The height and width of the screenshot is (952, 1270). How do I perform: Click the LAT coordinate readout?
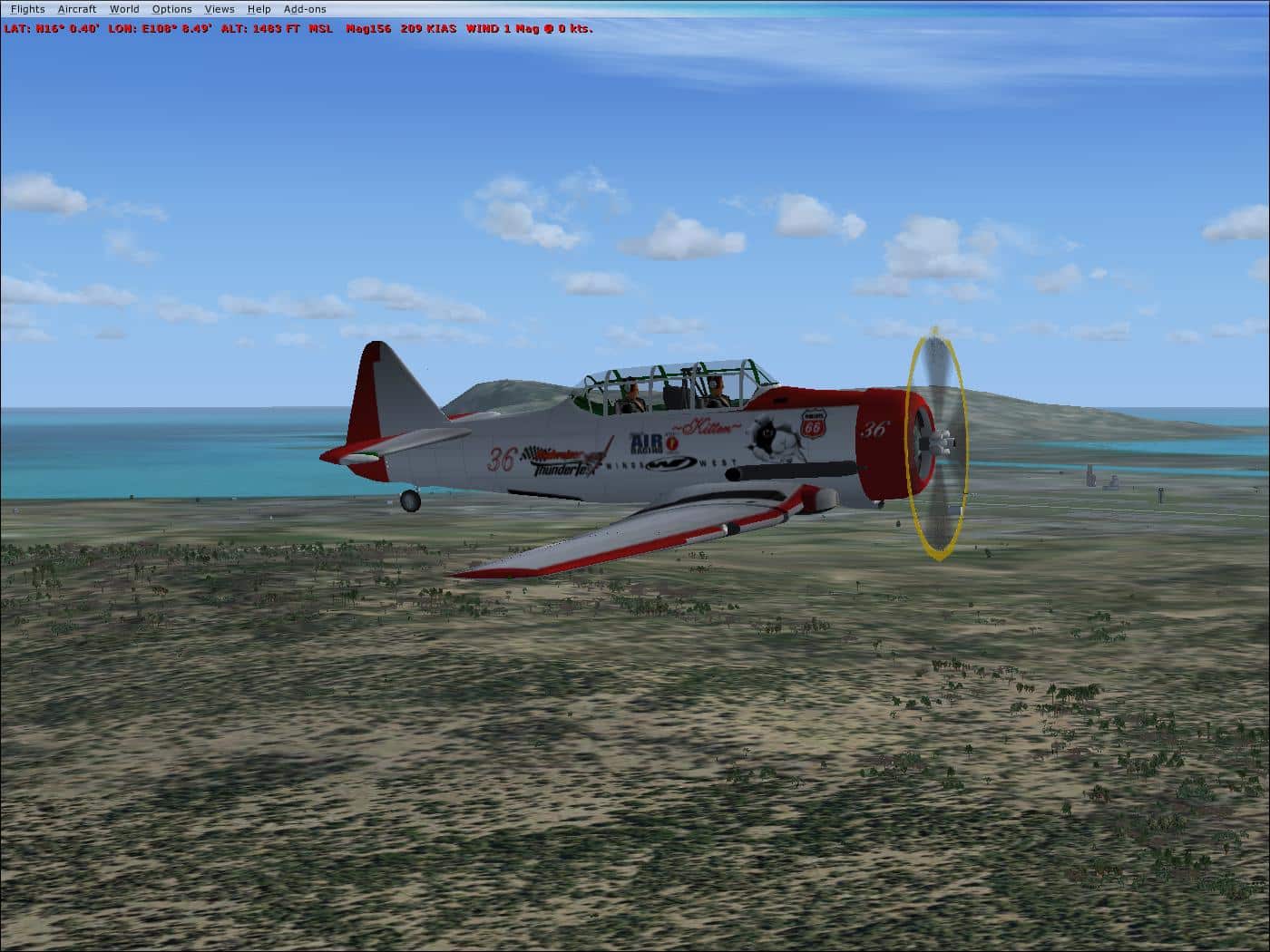pyautogui.click(x=52, y=28)
